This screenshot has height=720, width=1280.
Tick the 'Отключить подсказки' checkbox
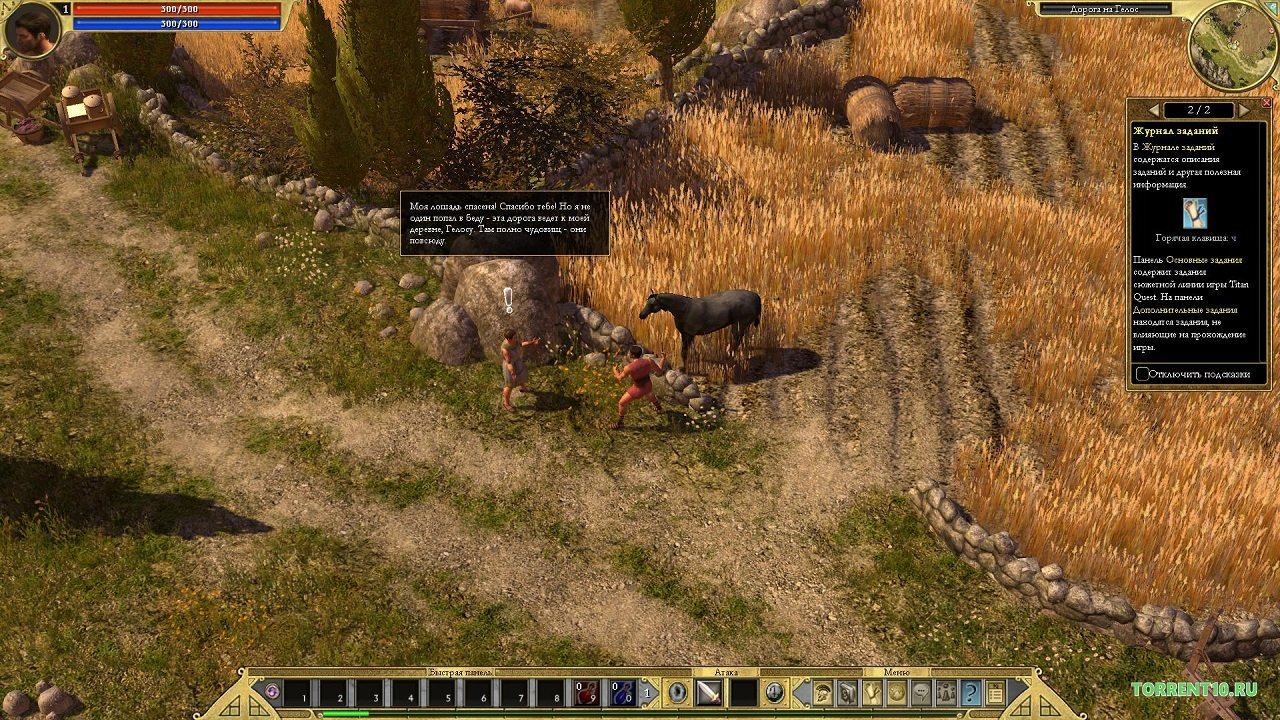pos(1143,374)
